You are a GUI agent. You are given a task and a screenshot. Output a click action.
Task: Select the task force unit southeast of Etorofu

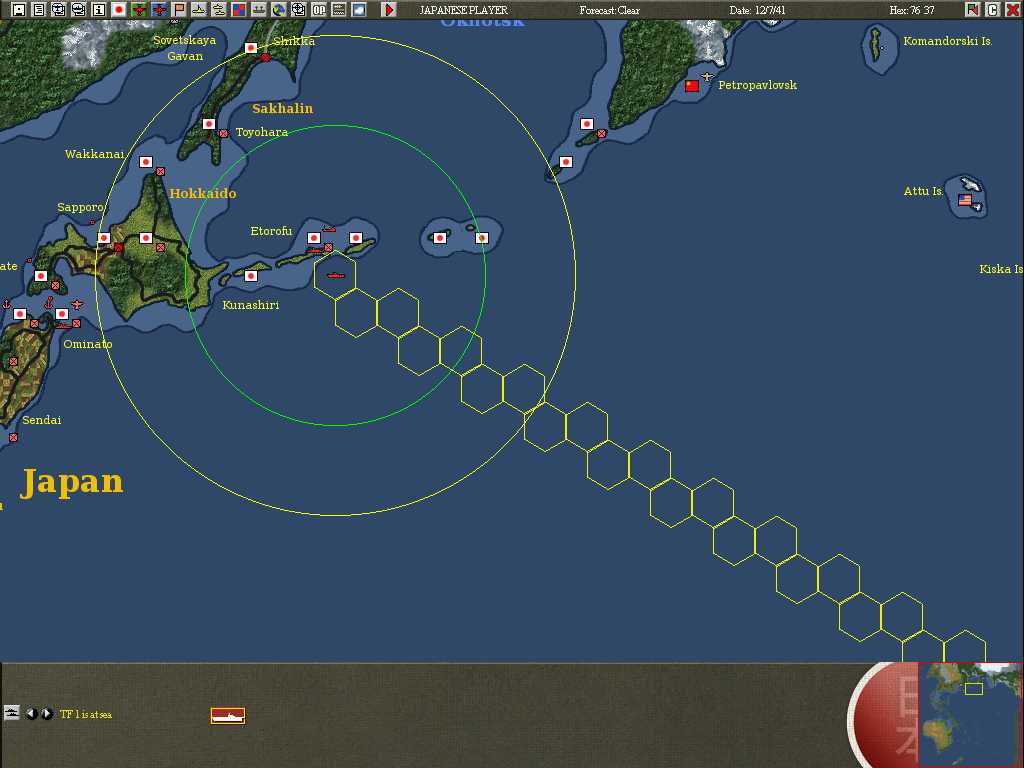tap(335, 272)
